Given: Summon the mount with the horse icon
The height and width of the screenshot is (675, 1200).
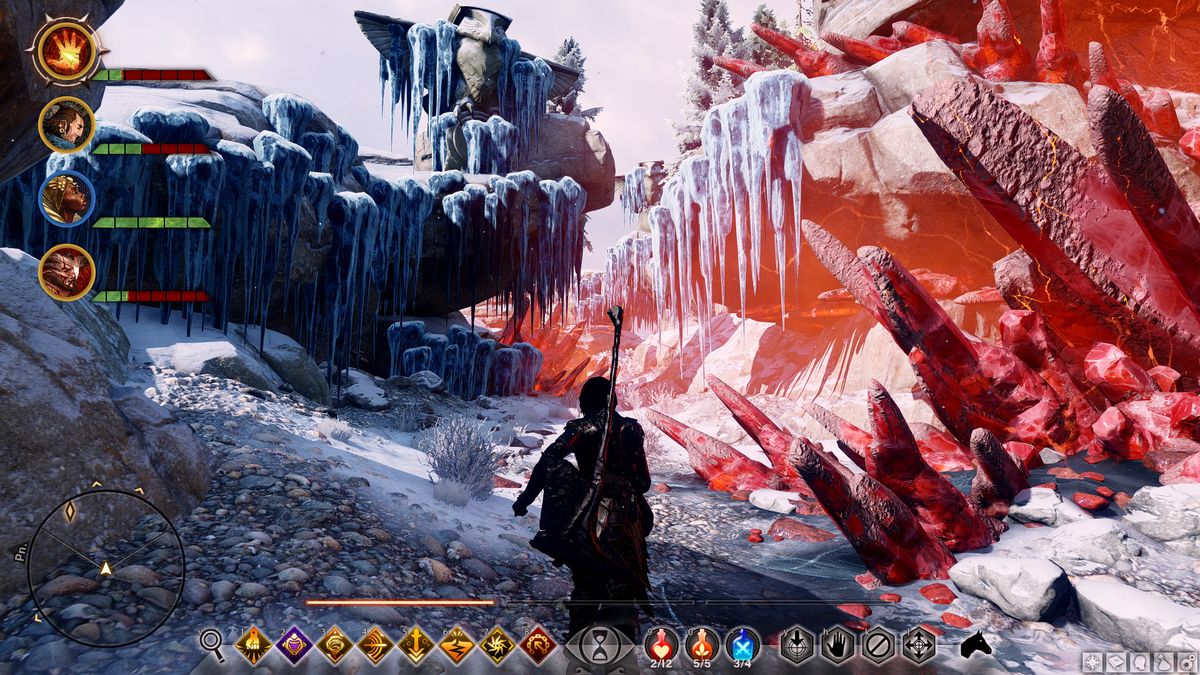Looking at the screenshot, I should click(x=975, y=645).
